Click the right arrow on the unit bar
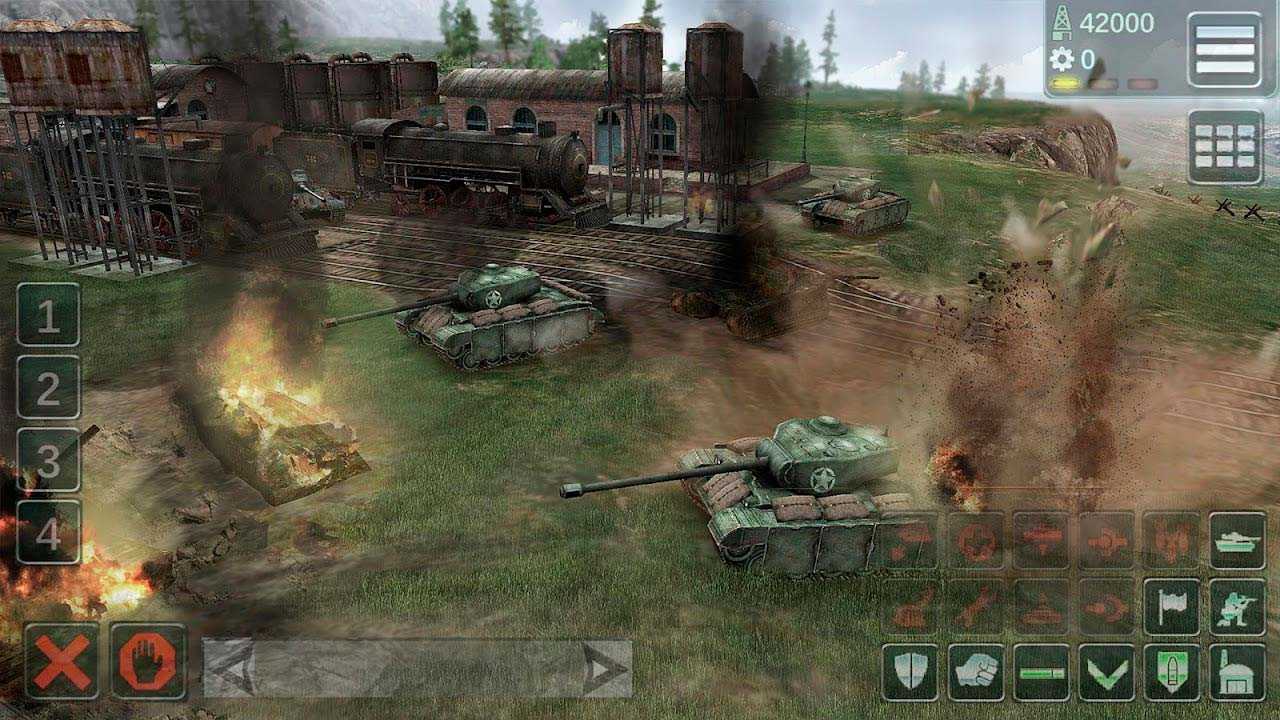This screenshot has width=1280, height=720. tap(603, 669)
